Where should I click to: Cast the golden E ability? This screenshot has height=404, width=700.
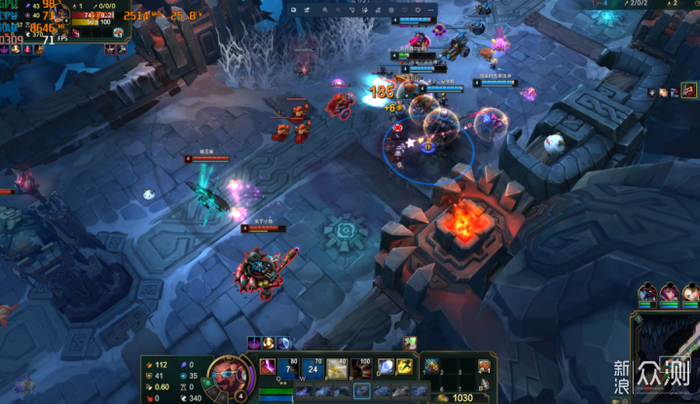[x=335, y=368]
